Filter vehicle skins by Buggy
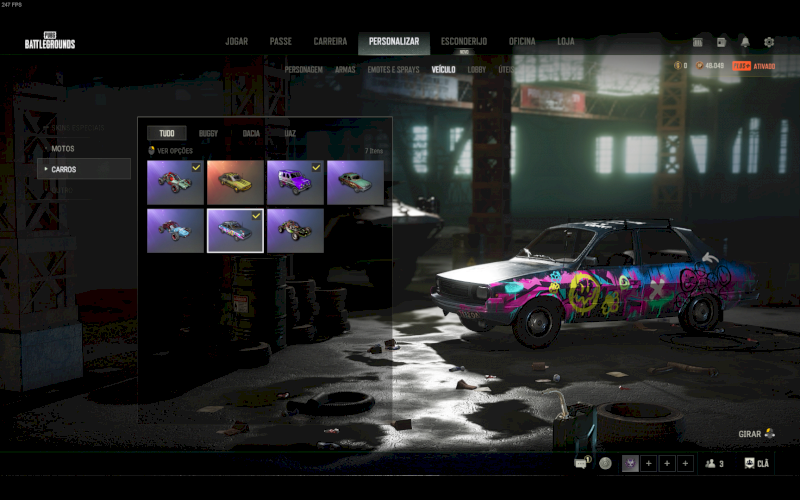The image size is (800, 500). coord(208,133)
